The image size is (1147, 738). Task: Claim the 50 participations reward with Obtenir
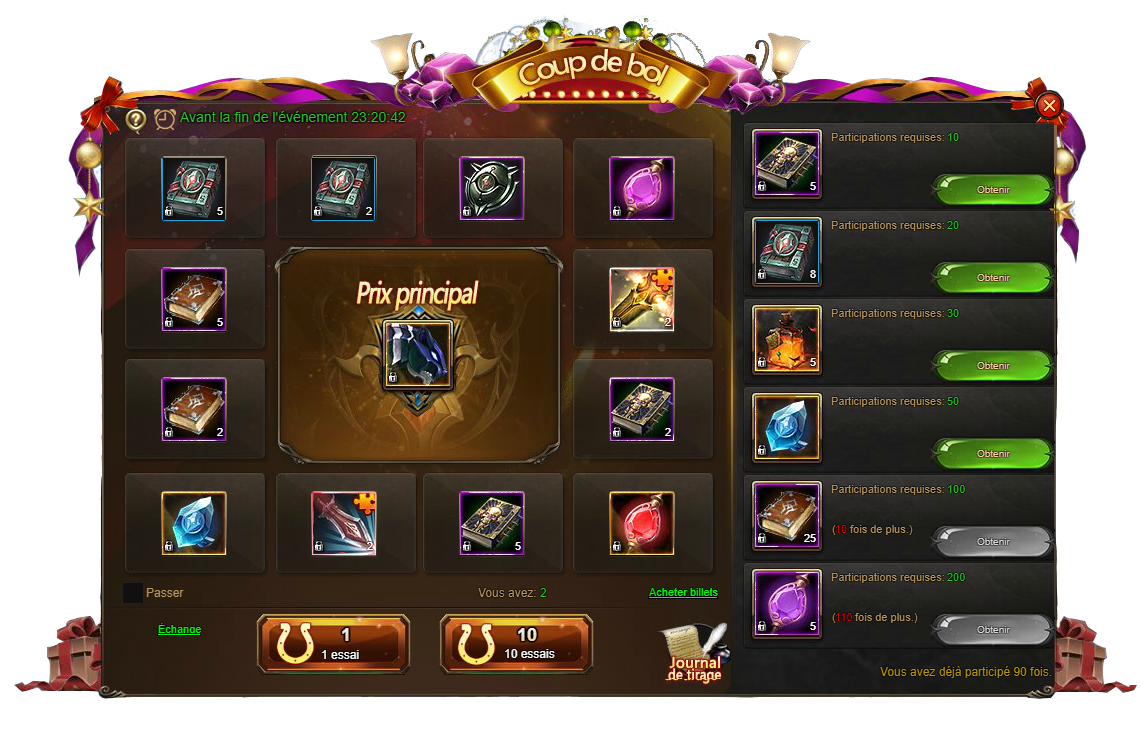(992, 454)
